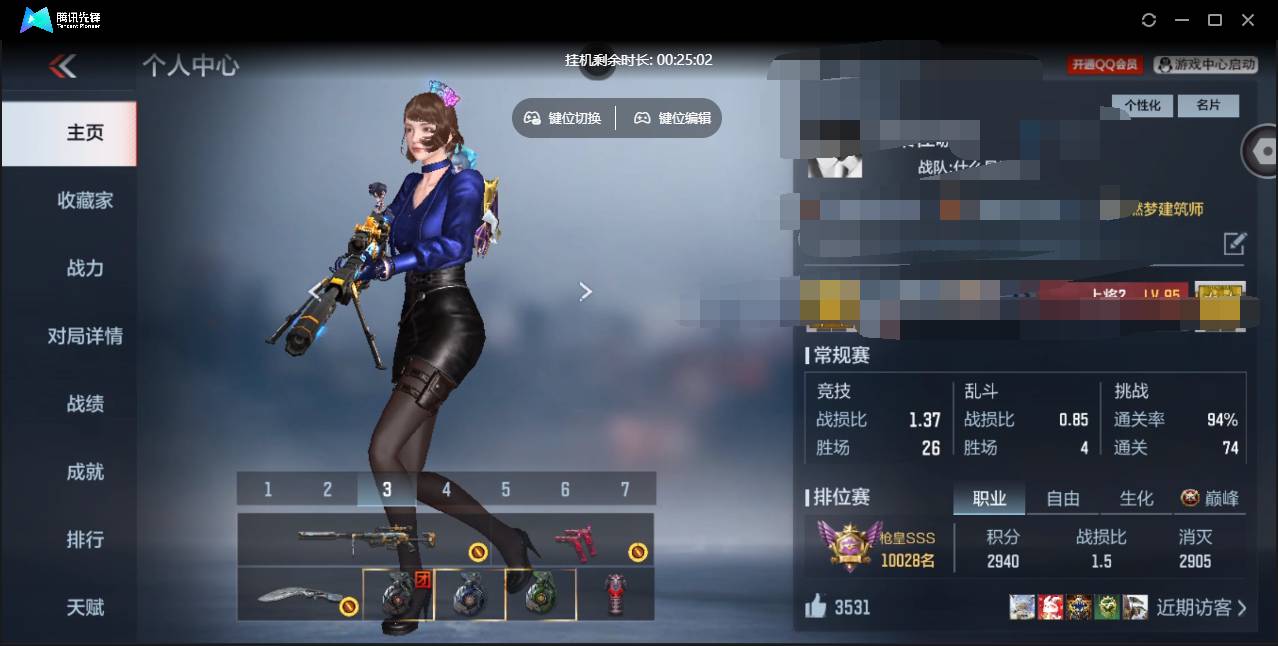
Task: Open the 天赋 talents page
Action: click(85, 607)
